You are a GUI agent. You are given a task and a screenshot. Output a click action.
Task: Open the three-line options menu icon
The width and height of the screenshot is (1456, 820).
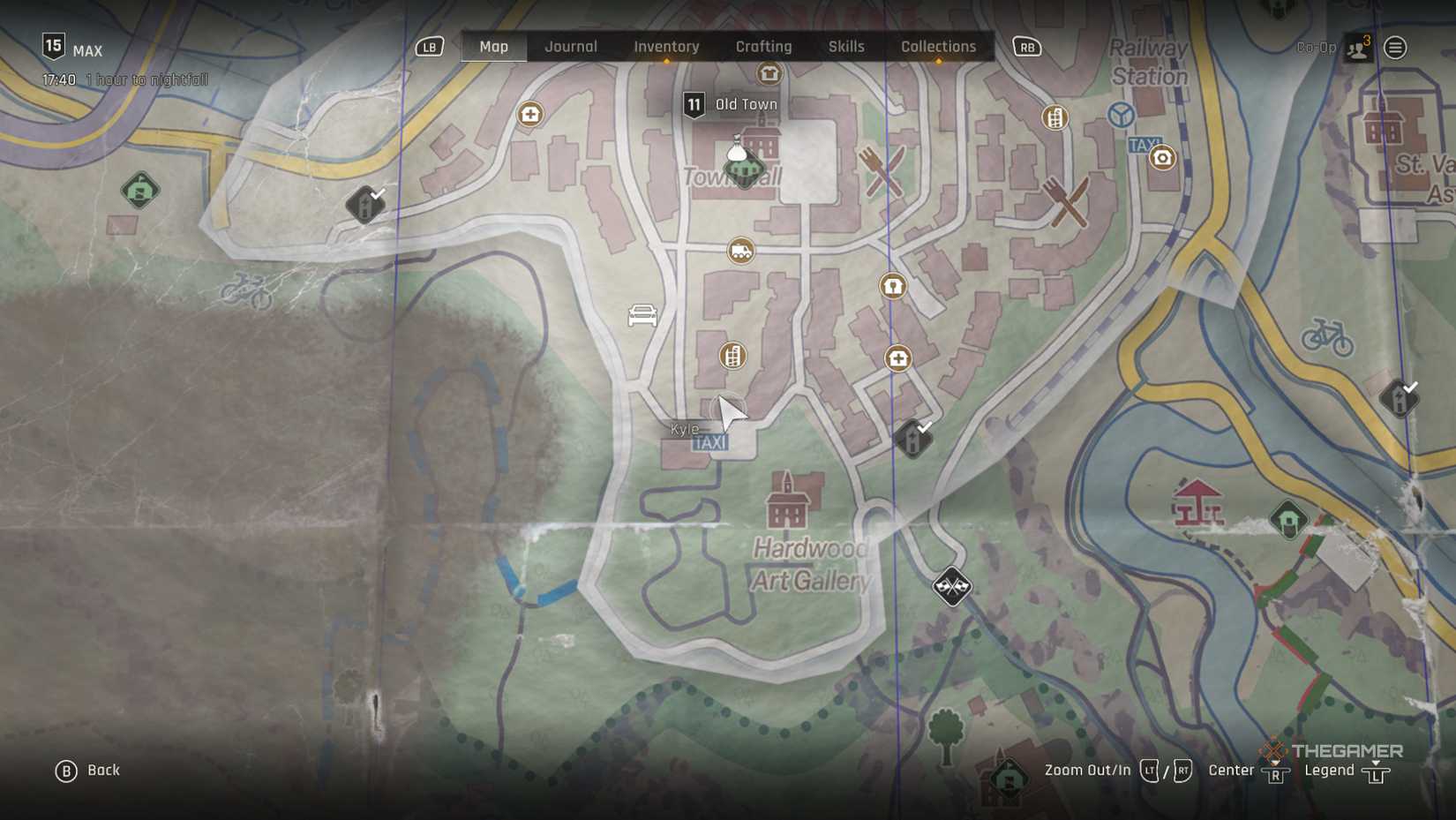(1395, 48)
